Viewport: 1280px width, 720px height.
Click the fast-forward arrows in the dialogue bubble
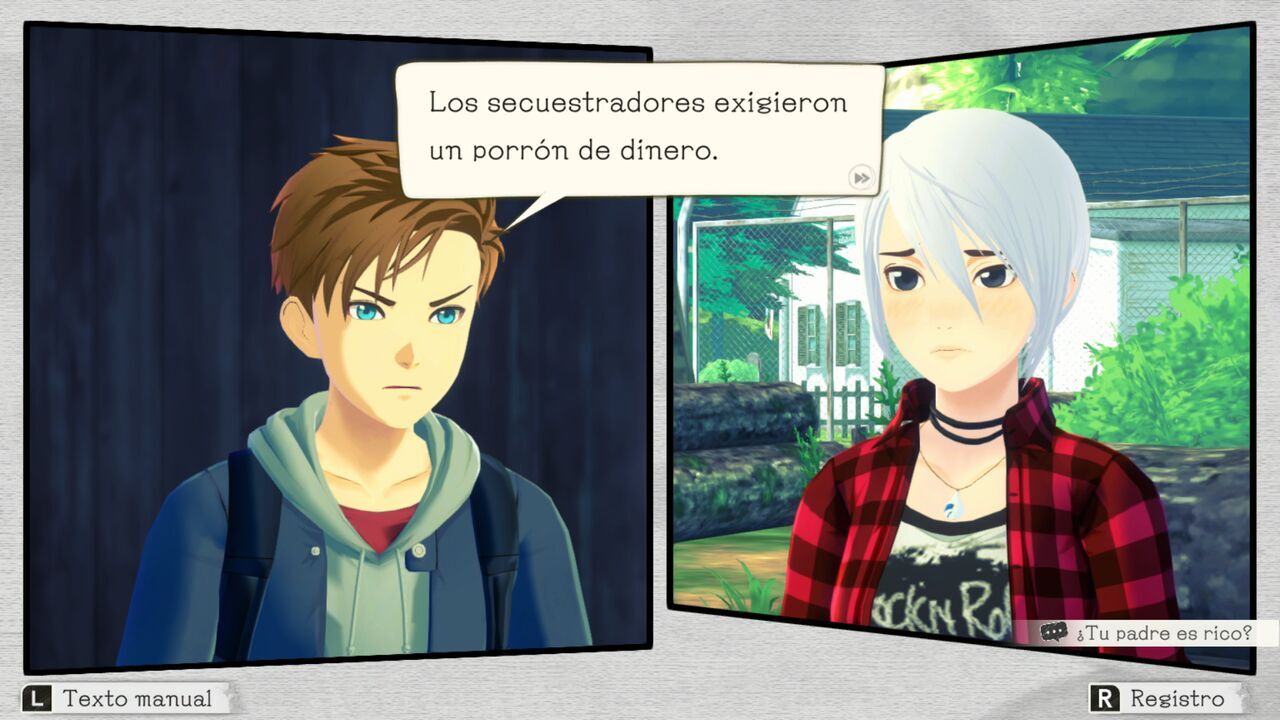(x=859, y=177)
